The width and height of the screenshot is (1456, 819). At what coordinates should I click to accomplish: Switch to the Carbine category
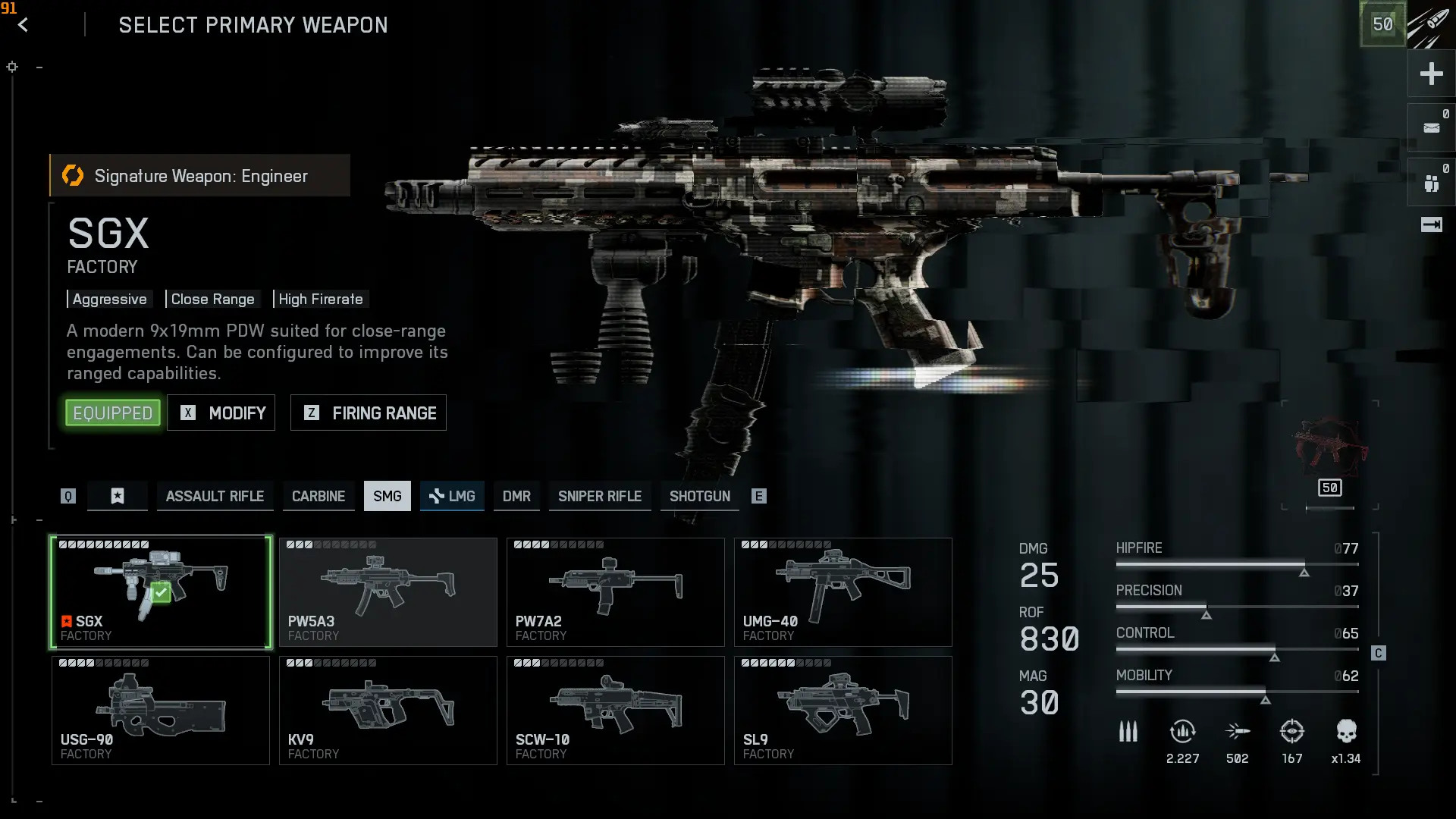click(x=318, y=496)
